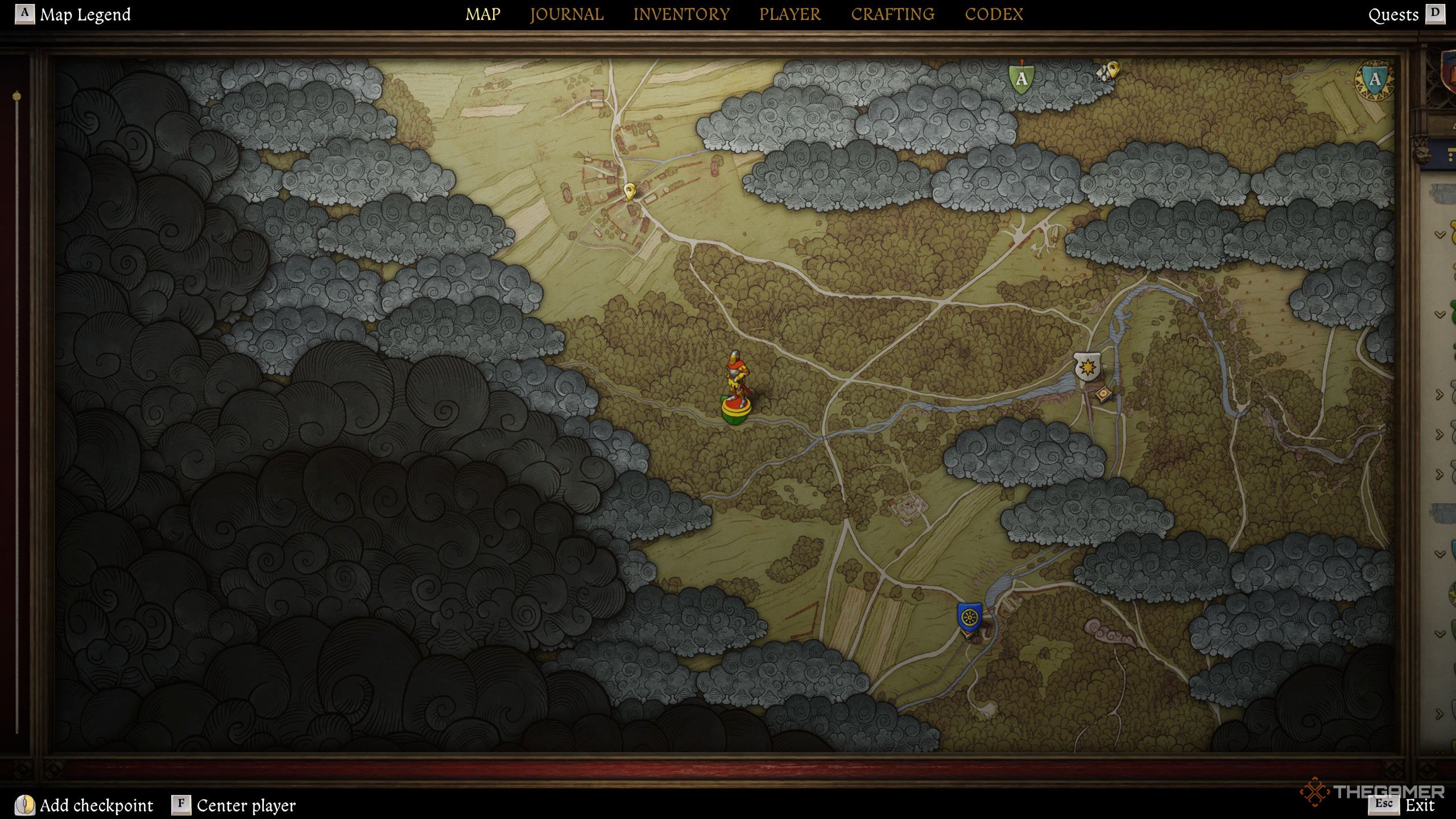Select the Crafting tab
Screen dimensions: 1456x819
892,14
